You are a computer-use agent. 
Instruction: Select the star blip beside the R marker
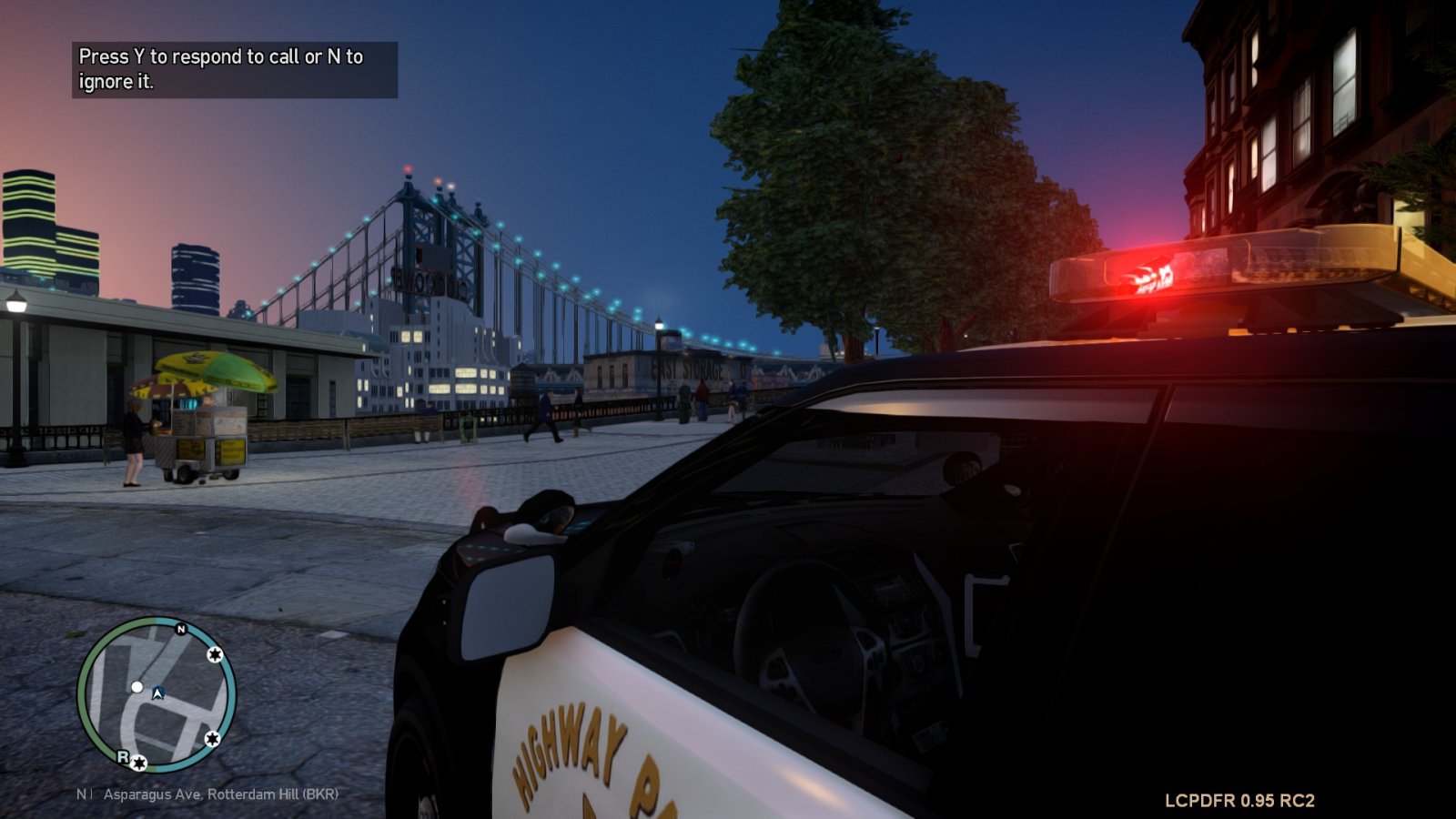[139, 763]
